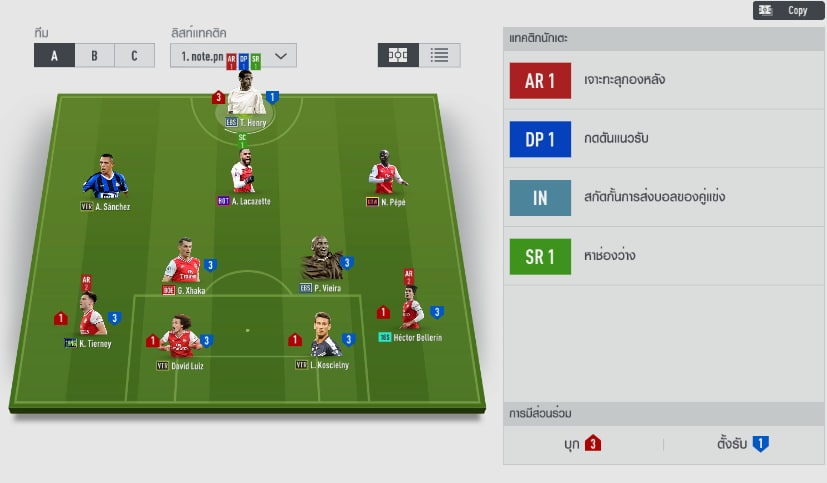
Task: Switch to the list view
Action: 439,55
